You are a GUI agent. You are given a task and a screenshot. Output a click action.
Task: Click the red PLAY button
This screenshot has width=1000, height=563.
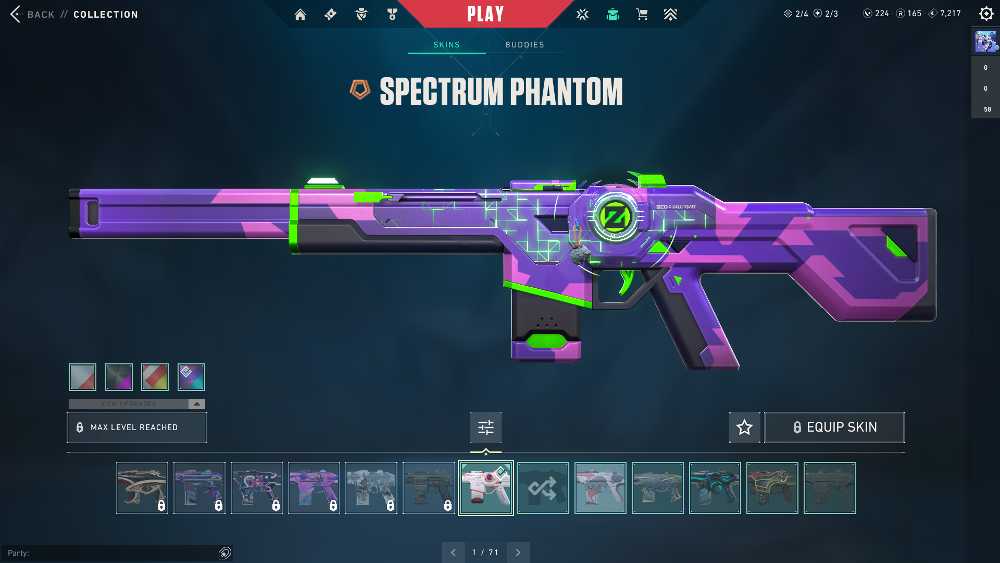pos(486,14)
